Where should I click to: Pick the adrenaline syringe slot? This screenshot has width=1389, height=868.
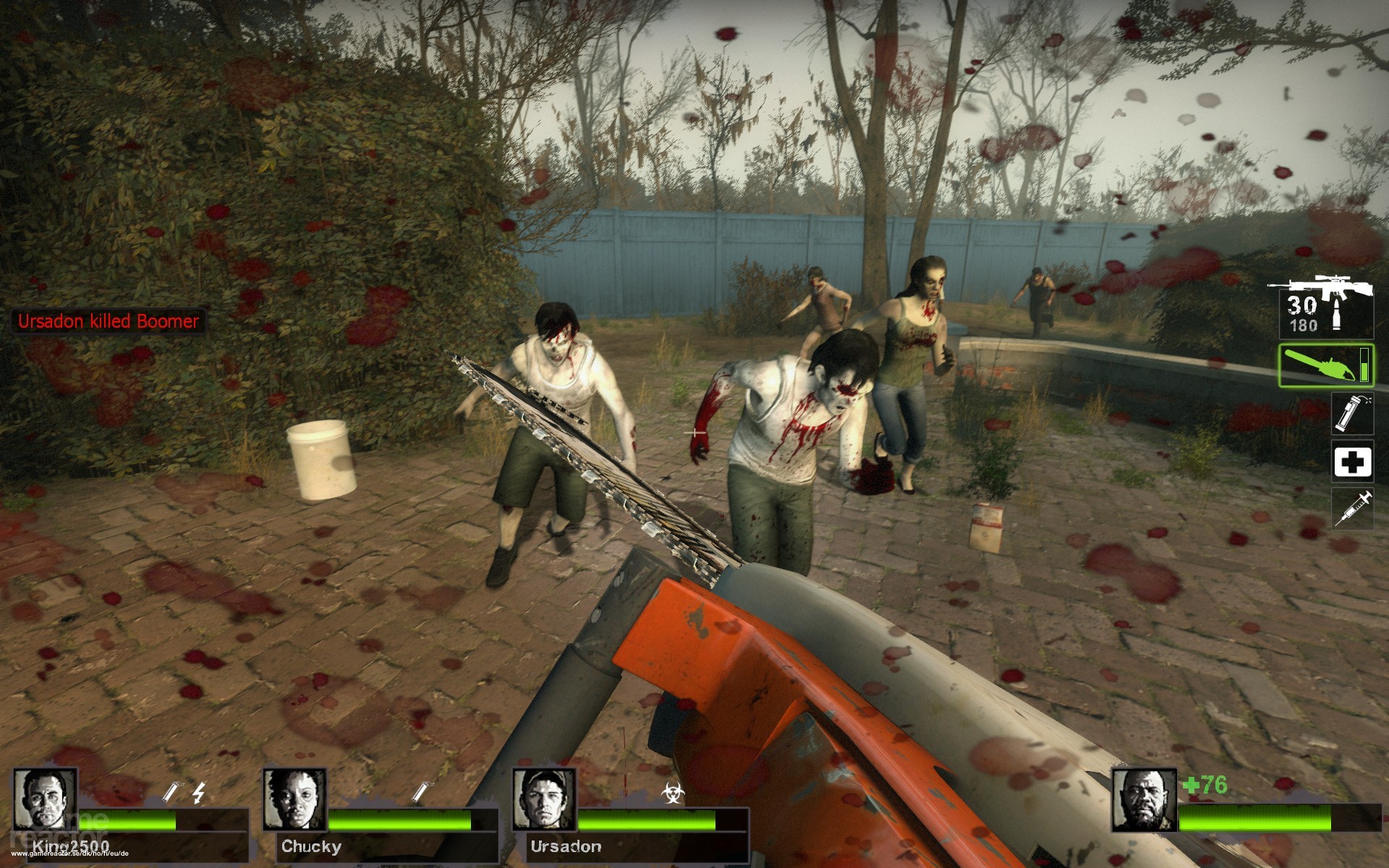(x=1352, y=509)
